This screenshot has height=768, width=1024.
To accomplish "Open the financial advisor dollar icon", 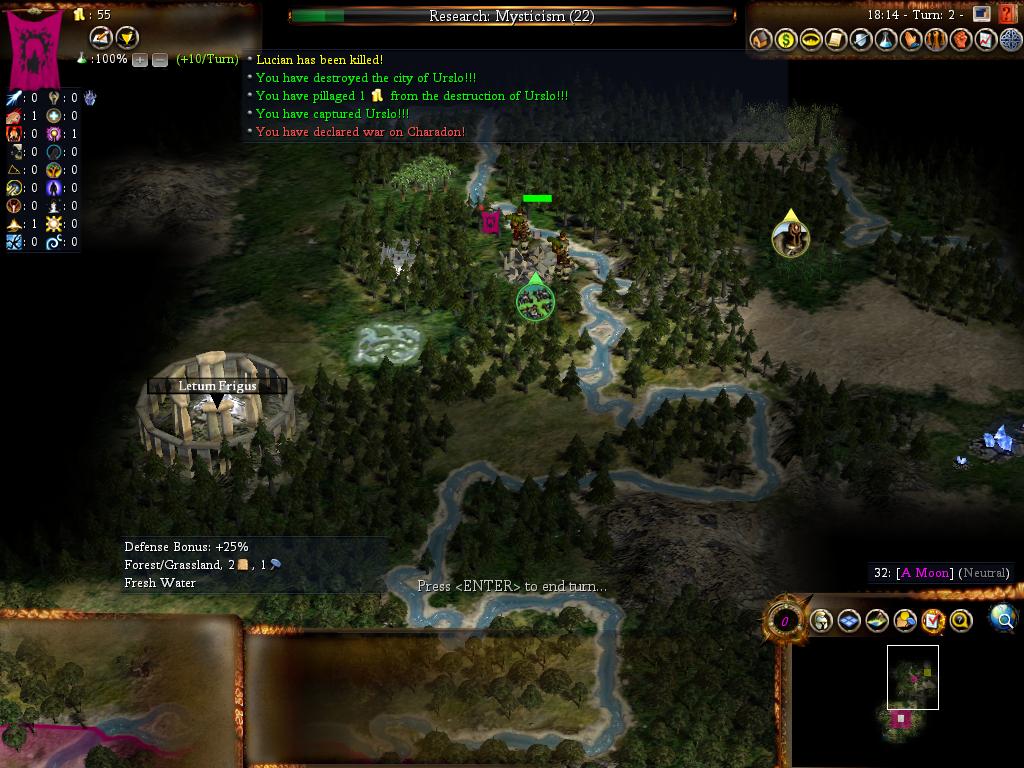I will (787, 40).
